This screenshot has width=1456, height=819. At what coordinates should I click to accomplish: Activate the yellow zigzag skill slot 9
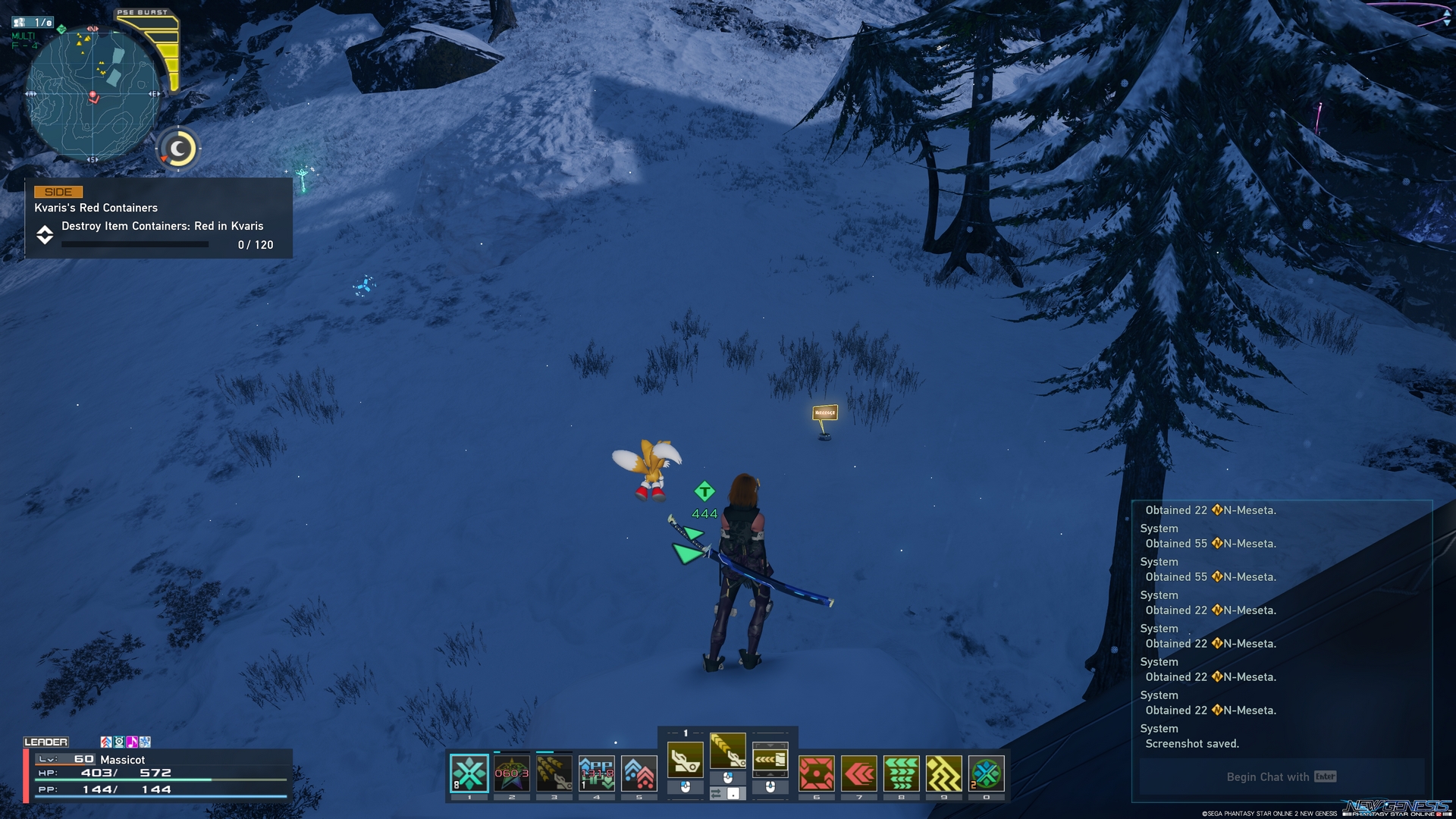(x=944, y=773)
